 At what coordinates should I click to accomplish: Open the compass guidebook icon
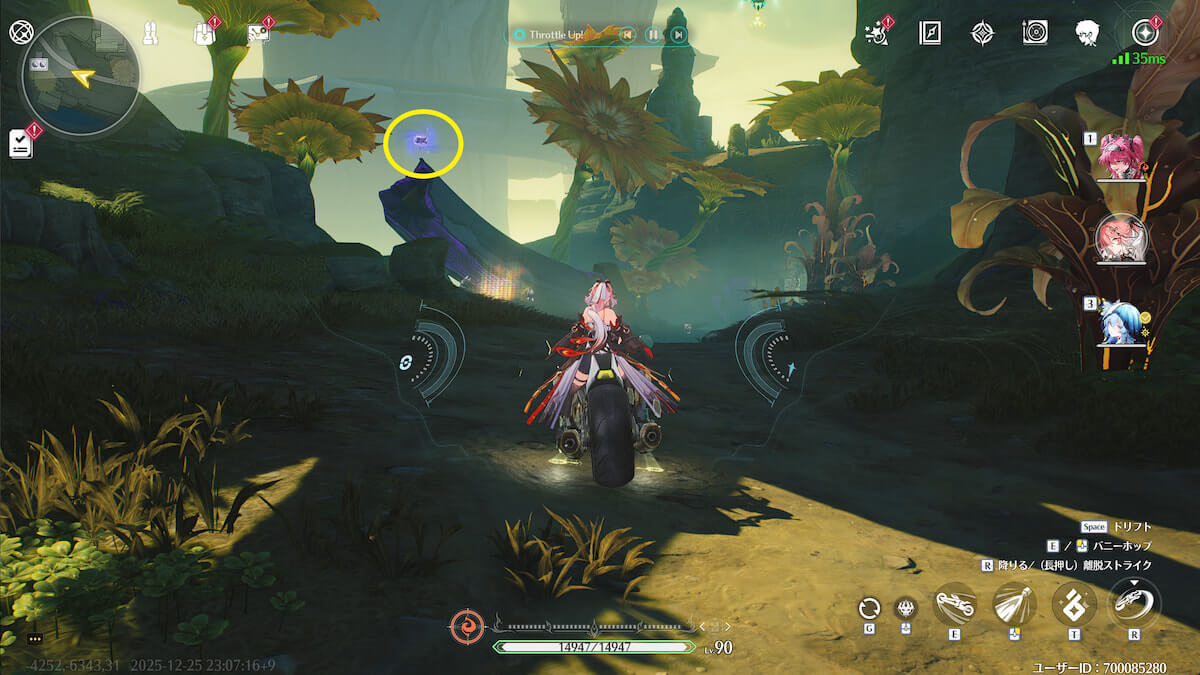[x=930, y=33]
